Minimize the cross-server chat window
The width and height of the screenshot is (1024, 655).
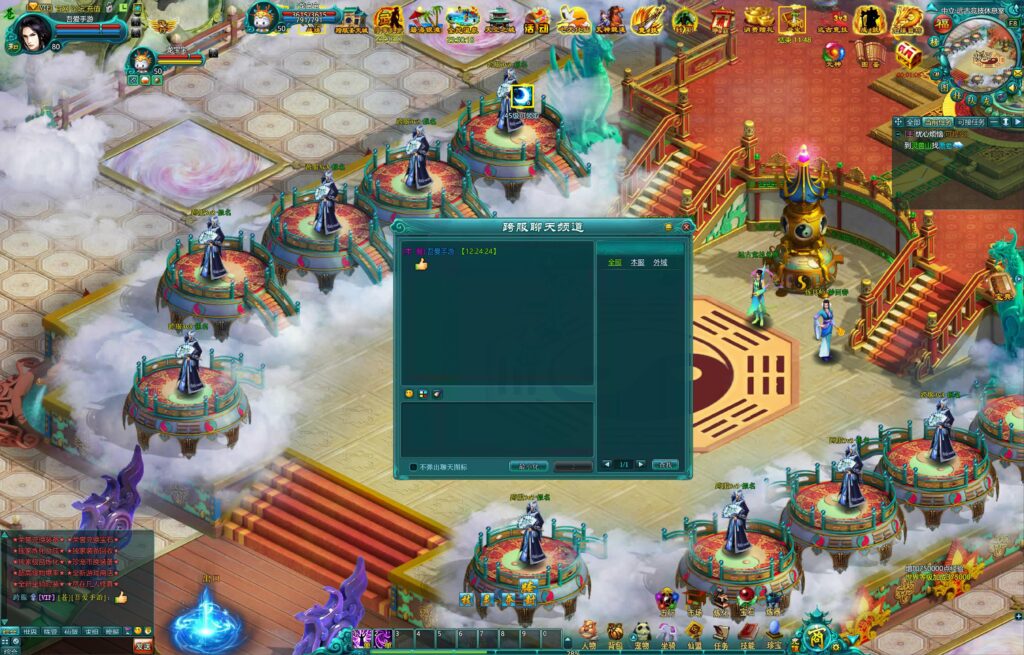669,227
